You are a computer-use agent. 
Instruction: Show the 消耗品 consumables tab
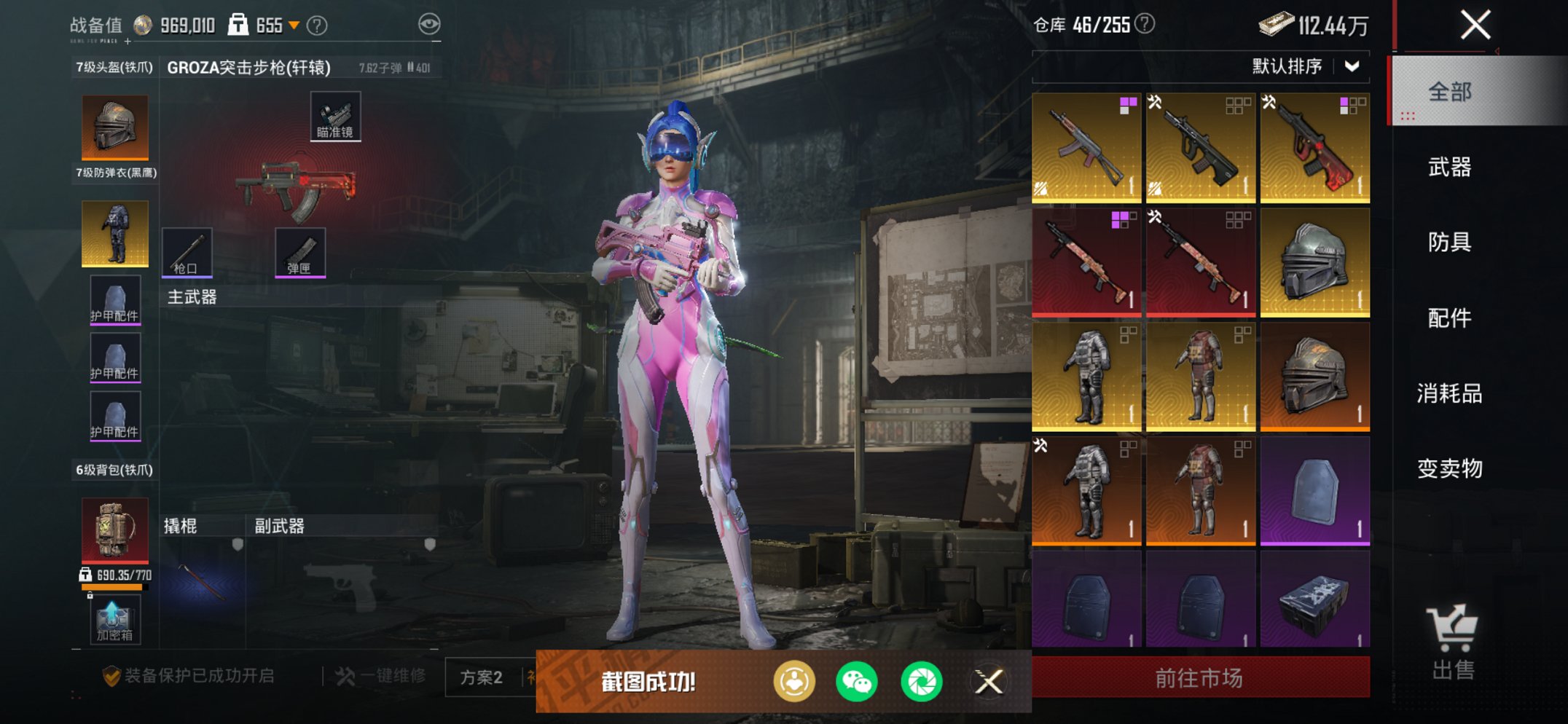1449,393
